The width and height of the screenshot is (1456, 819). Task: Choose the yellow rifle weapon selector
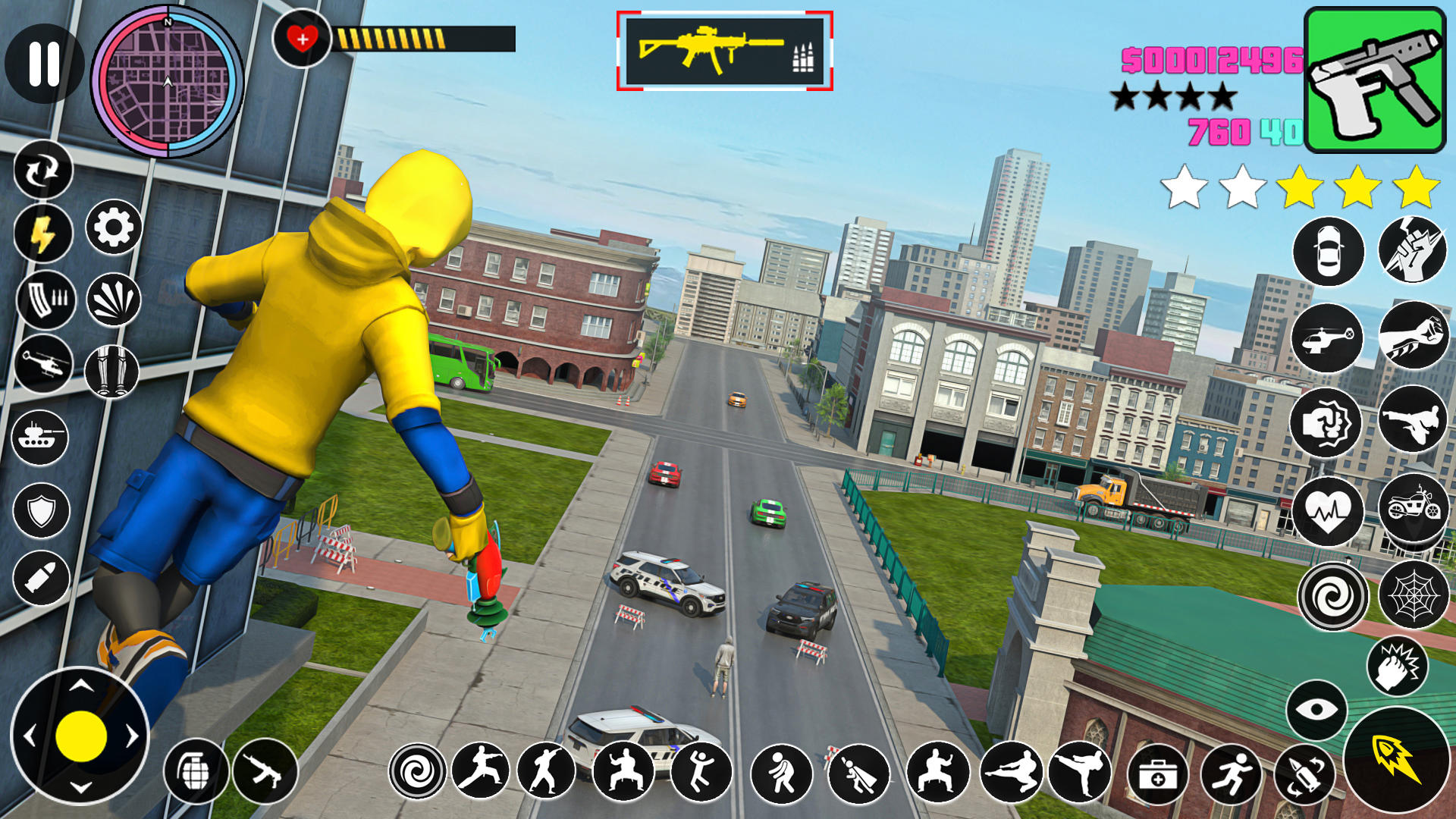724,51
